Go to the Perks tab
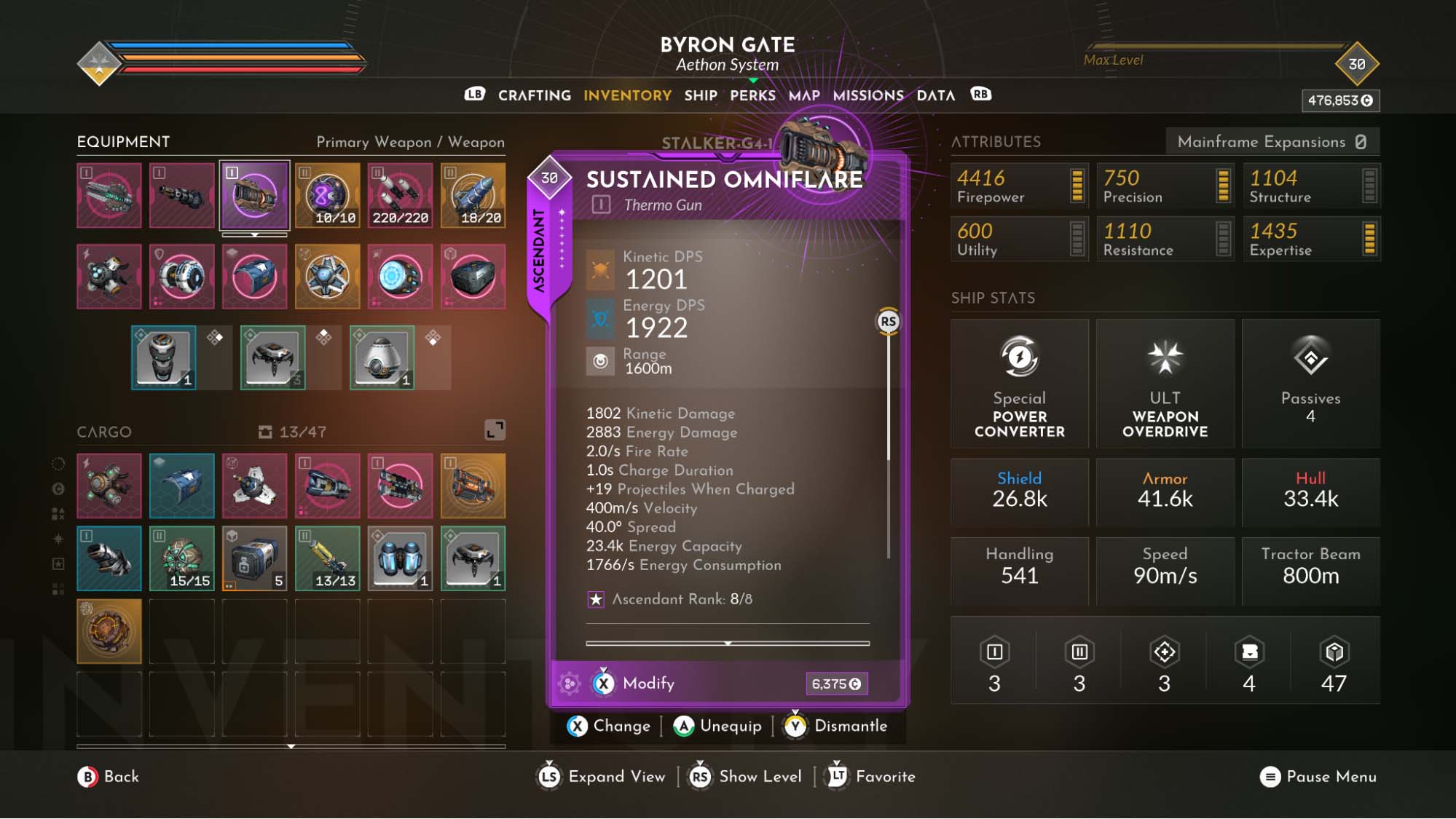 (x=752, y=95)
